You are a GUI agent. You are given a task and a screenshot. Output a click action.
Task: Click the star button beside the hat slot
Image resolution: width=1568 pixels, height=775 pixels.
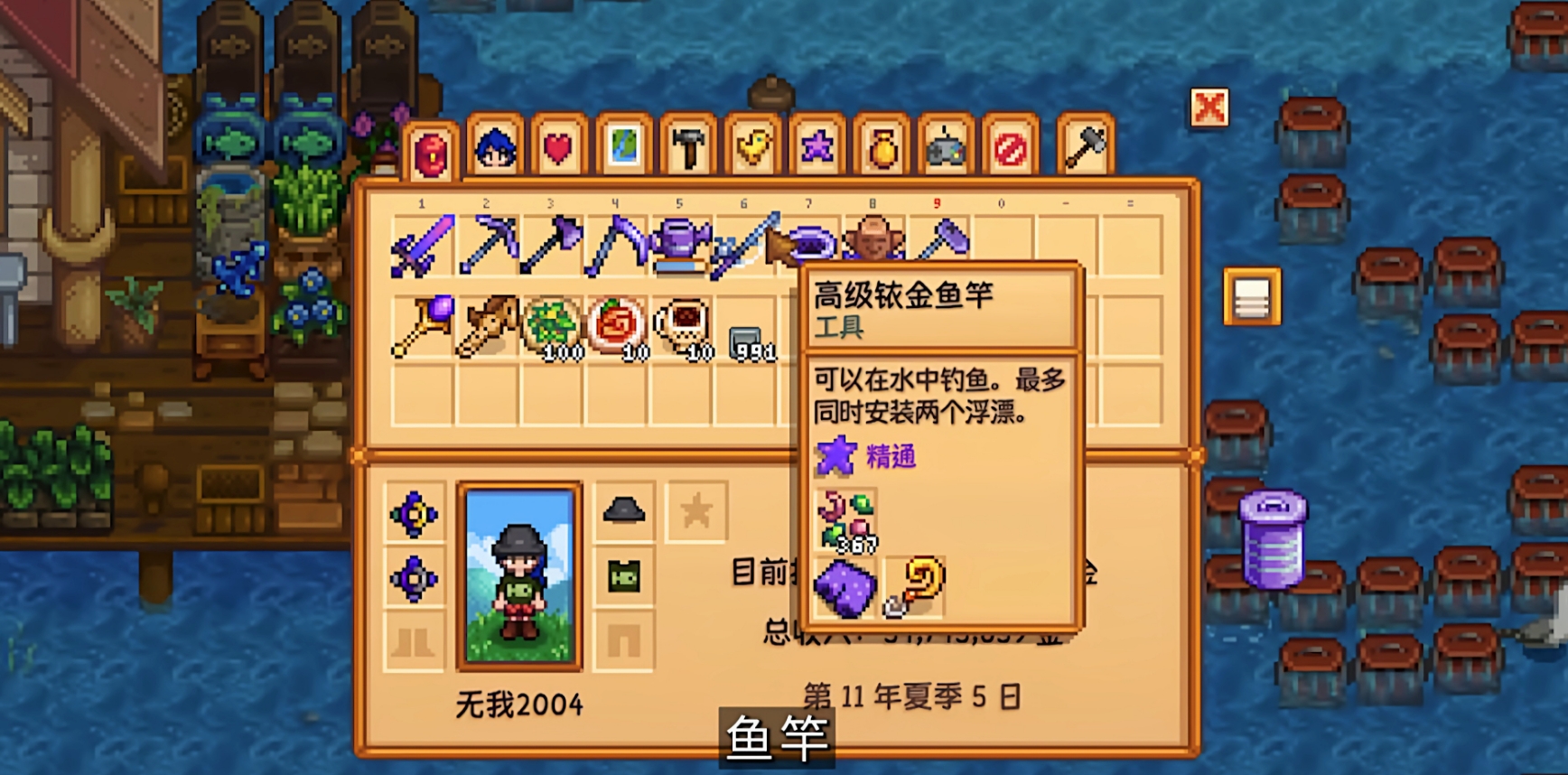[x=695, y=509]
